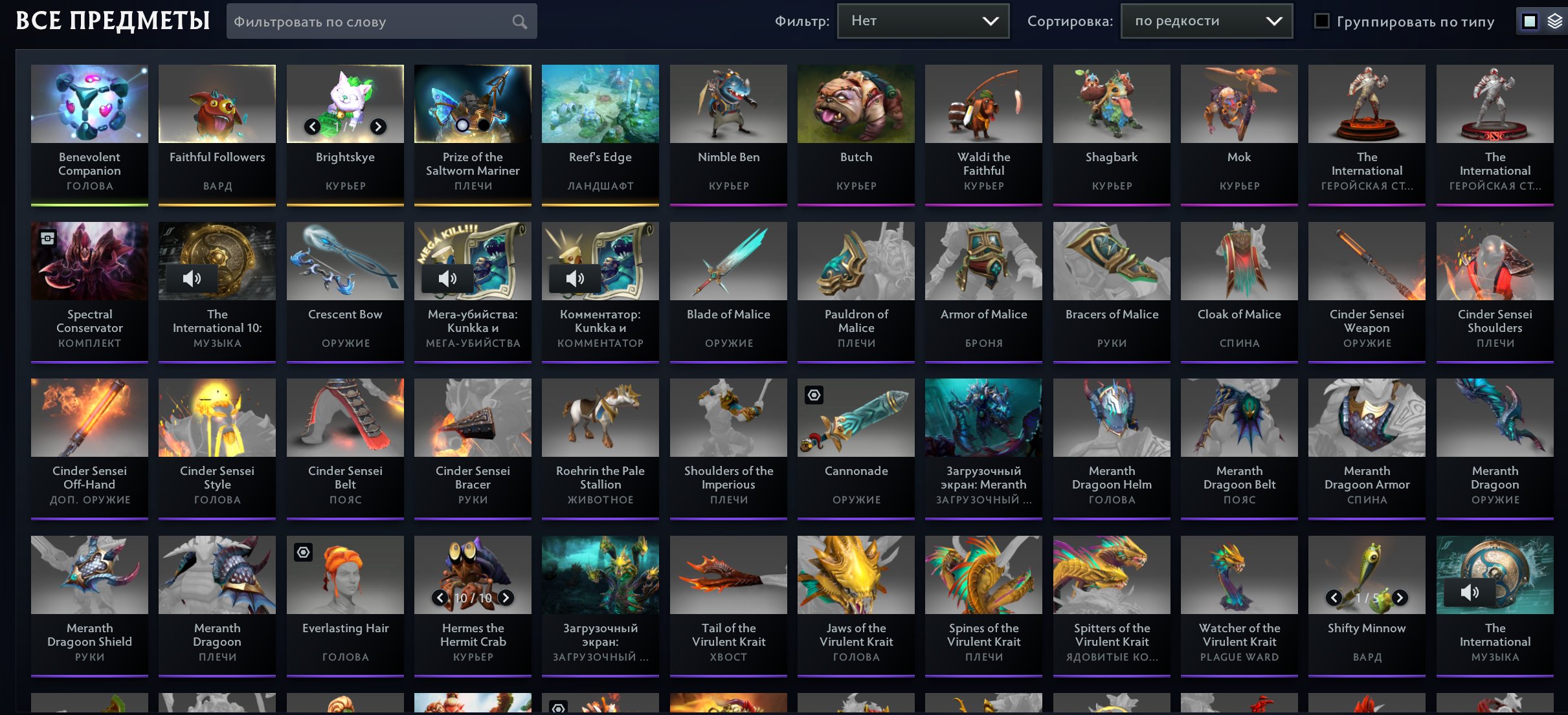Play announcer preview on Мега-убийства Kunkka item
Image resolution: width=1568 pixels, height=715 pixels.
[x=448, y=278]
